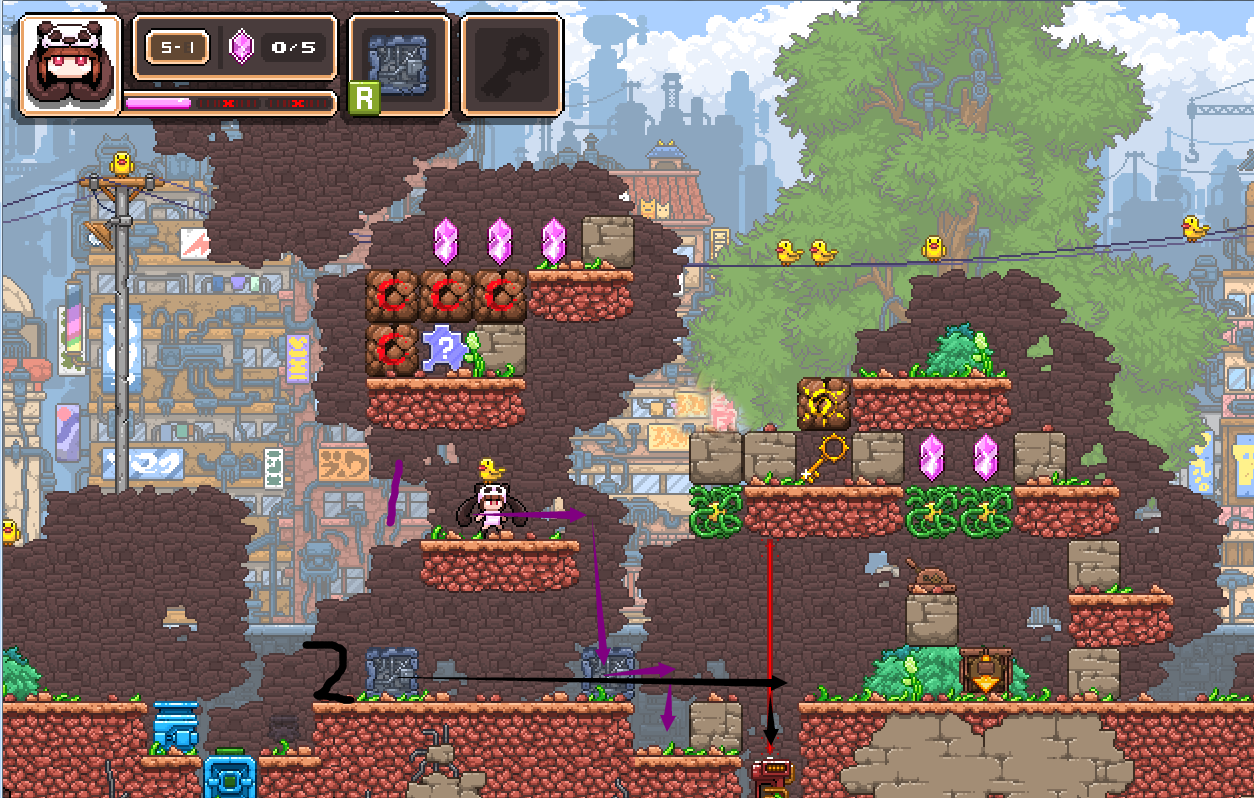Click the panda-hood character portrait
1254x798 pixels.
[69, 64]
